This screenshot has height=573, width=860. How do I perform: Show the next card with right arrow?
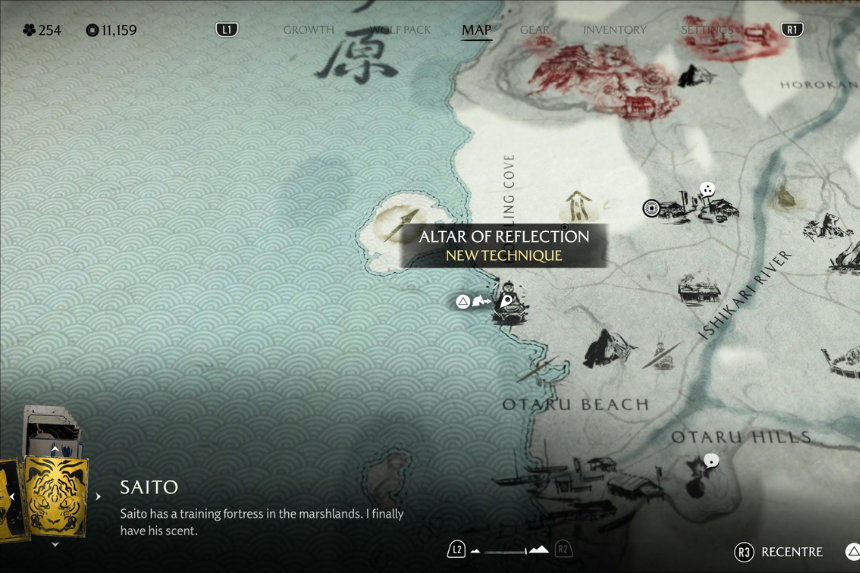pyautogui.click(x=98, y=496)
